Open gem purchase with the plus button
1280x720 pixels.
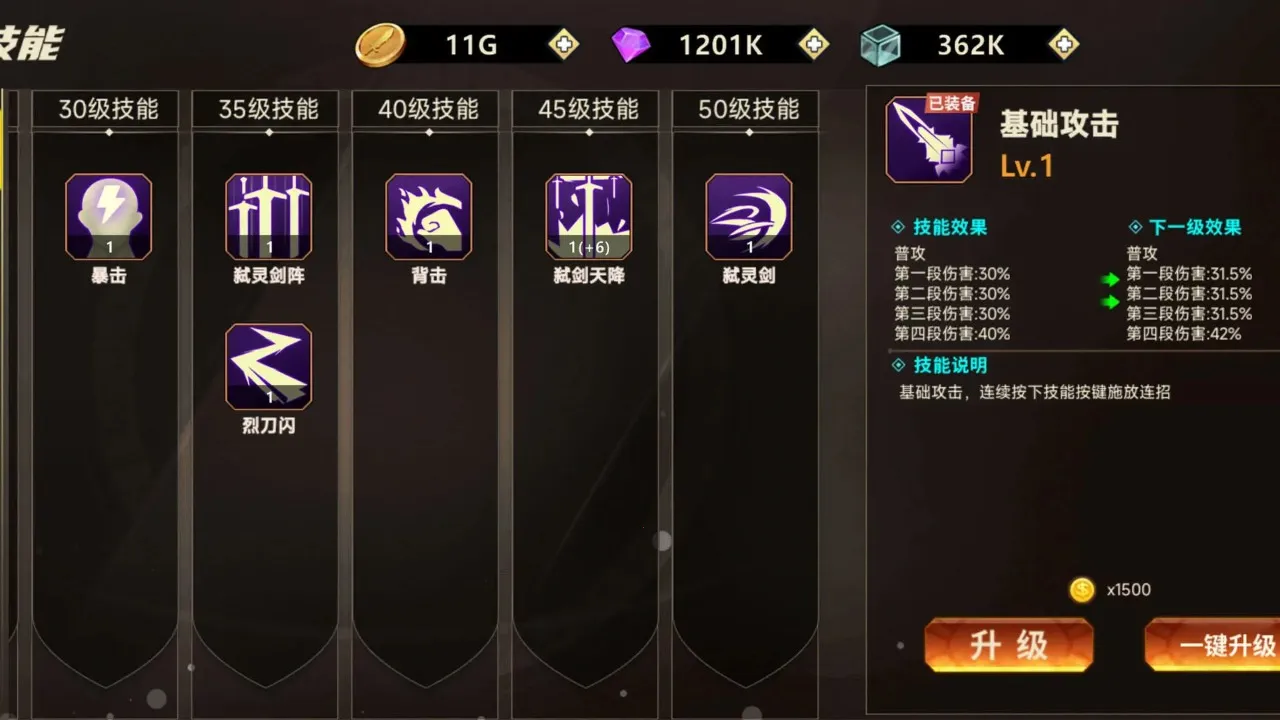click(815, 44)
